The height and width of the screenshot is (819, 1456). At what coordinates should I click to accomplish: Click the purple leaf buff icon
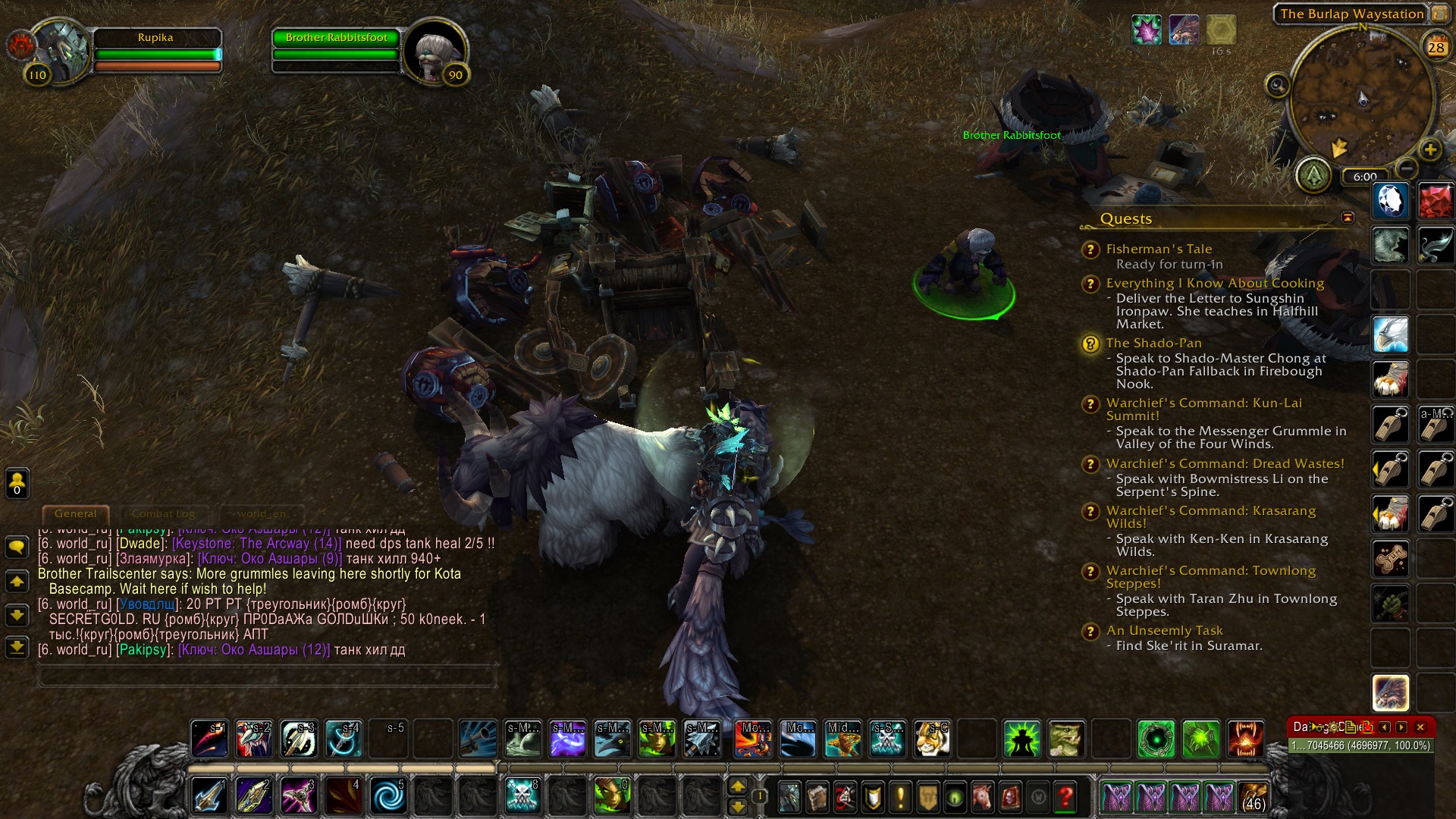pos(1146,30)
